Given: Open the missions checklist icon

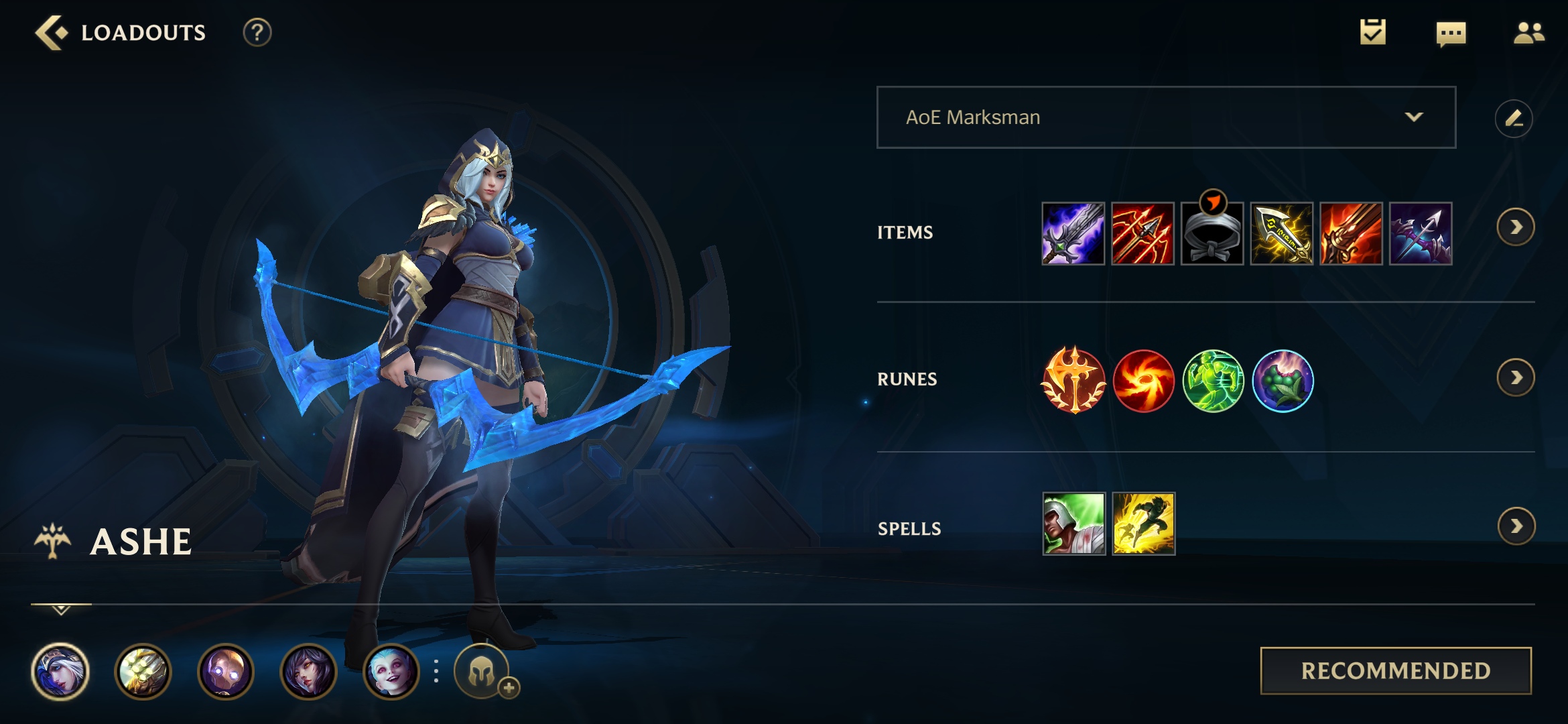Looking at the screenshot, I should pyautogui.click(x=1372, y=33).
